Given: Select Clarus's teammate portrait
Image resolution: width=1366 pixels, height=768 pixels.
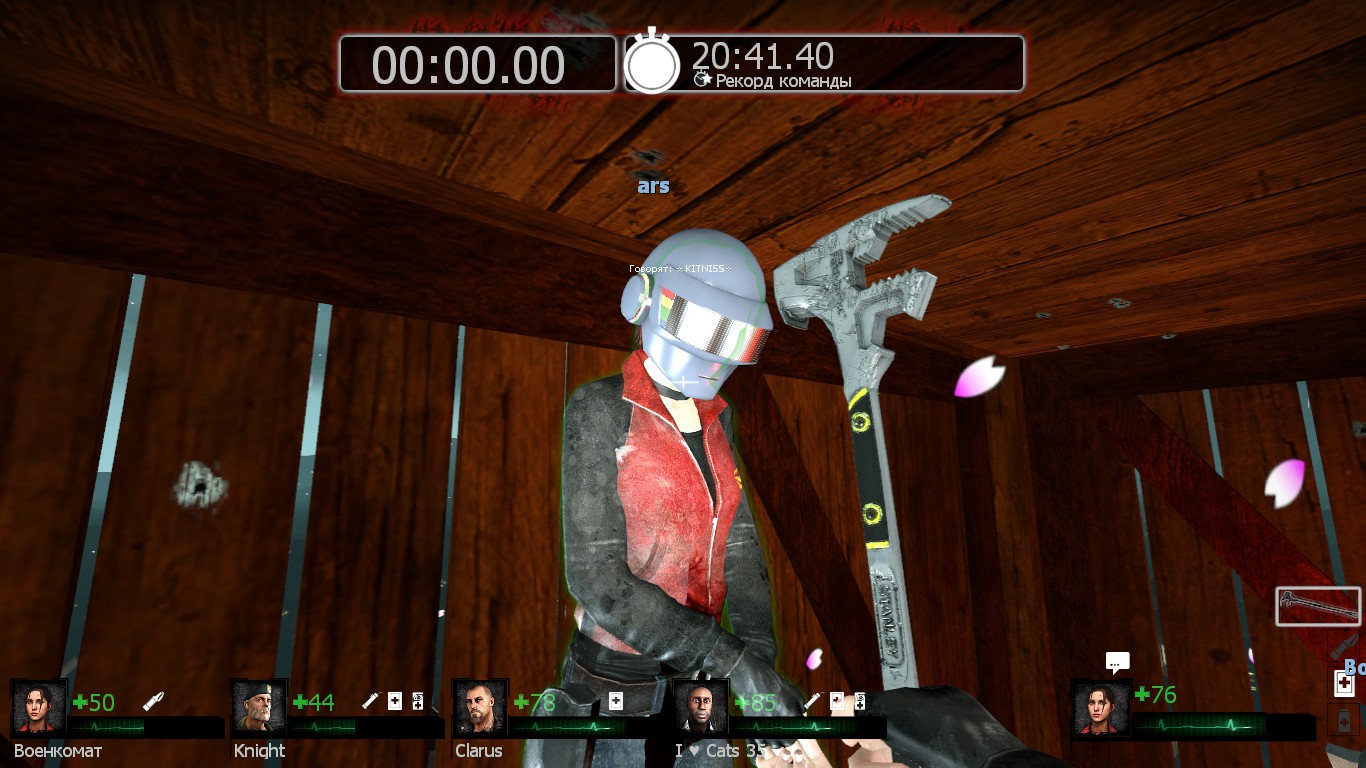Looking at the screenshot, I should (x=480, y=707).
